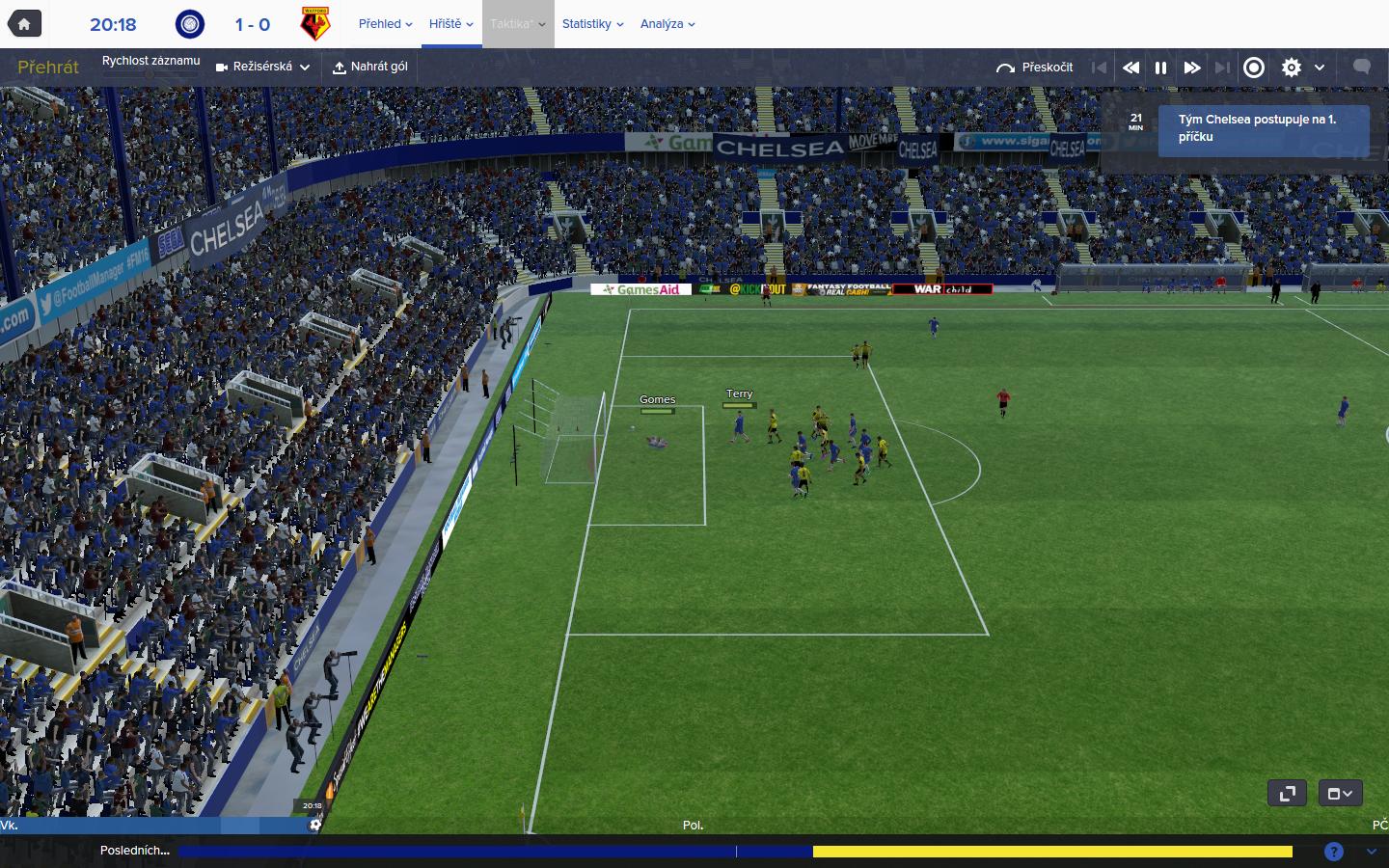Toggle the fullscreen pitch view
This screenshot has height=868, width=1389.
pos(1287,793)
